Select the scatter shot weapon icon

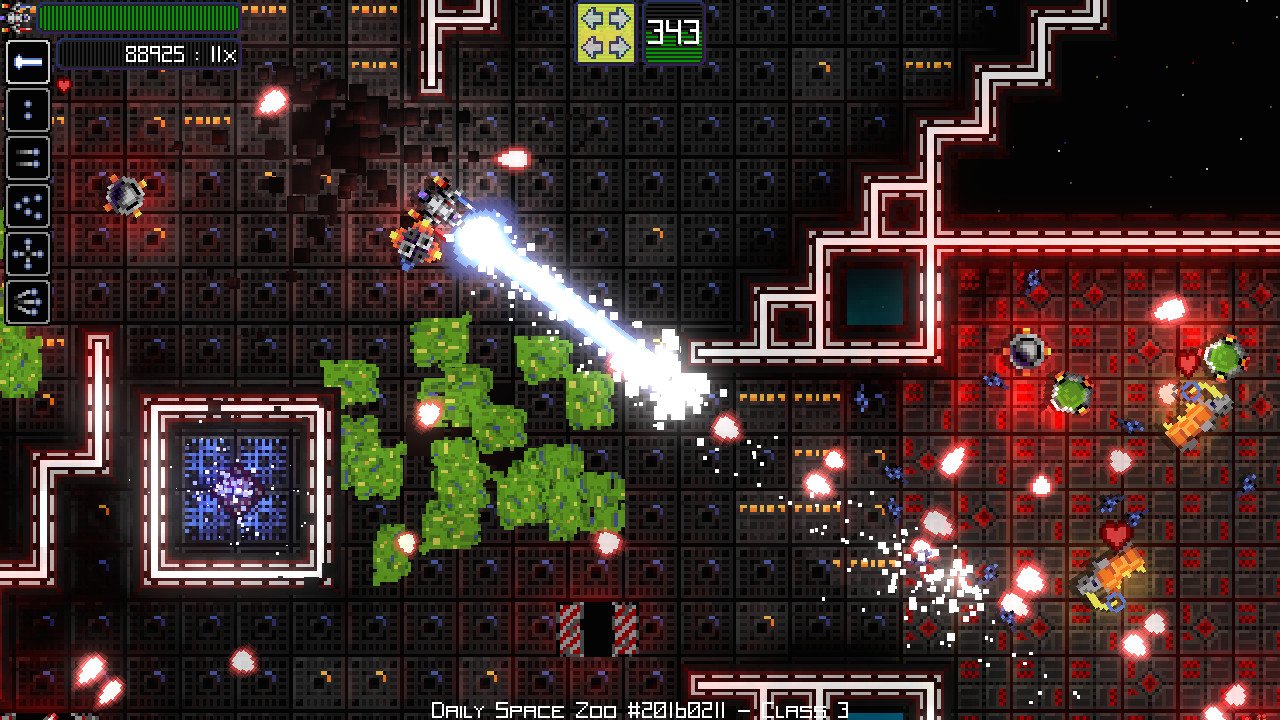(x=27, y=205)
